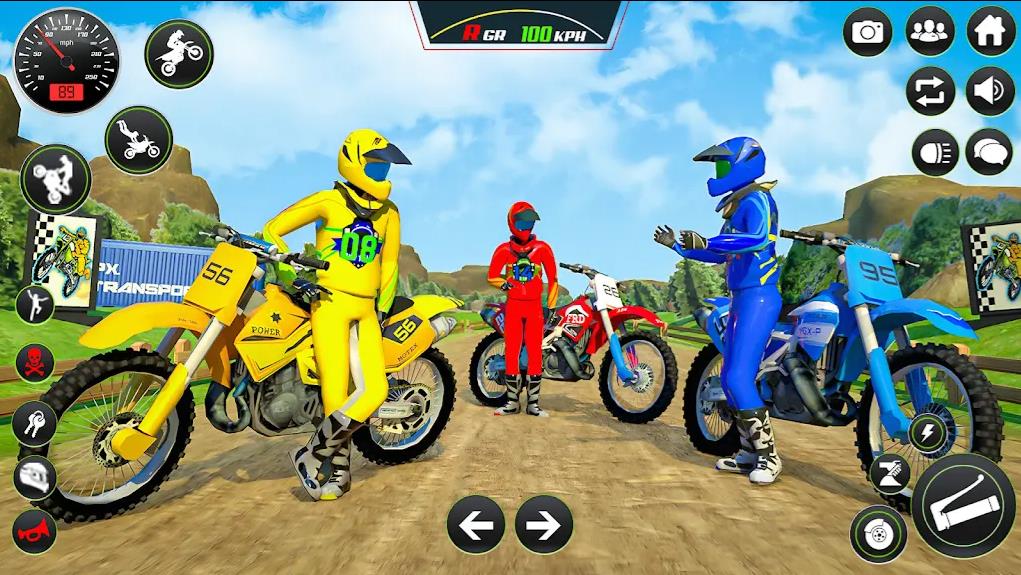Sound the red horn
This screenshot has width=1021, height=575.
click(35, 531)
